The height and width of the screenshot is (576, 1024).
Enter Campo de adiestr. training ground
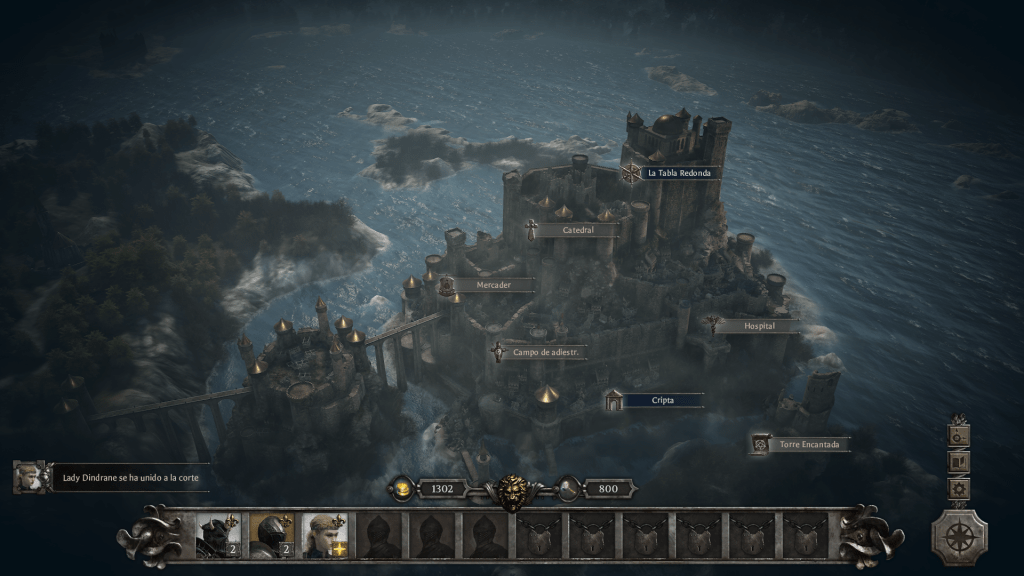(x=548, y=352)
